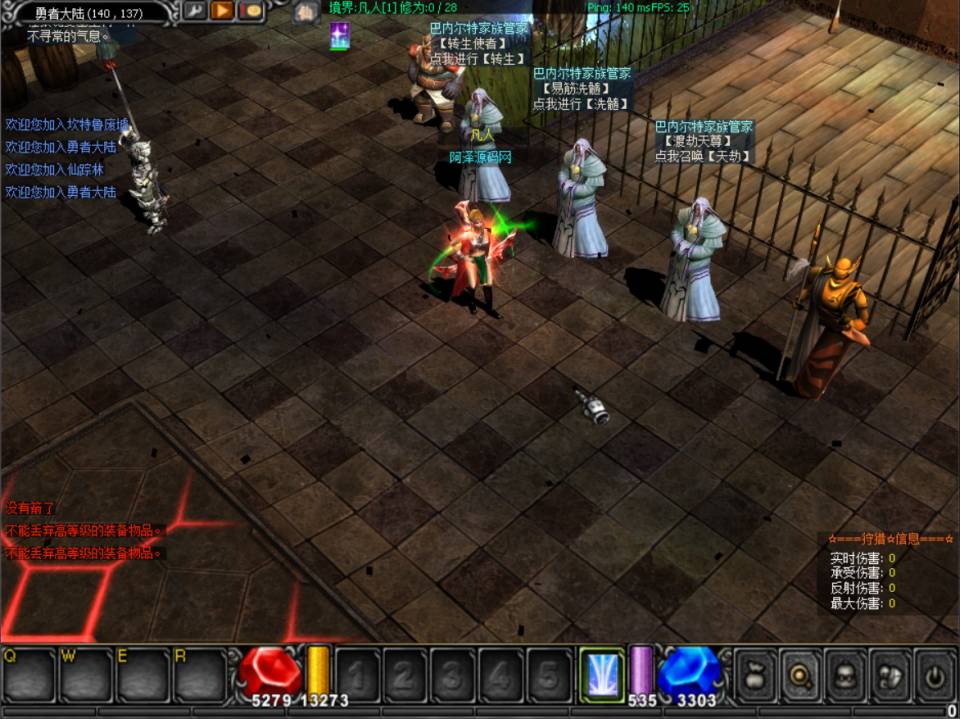Click the orange play arrow button
This screenshot has width=960, height=719.
tap(222, 11)
